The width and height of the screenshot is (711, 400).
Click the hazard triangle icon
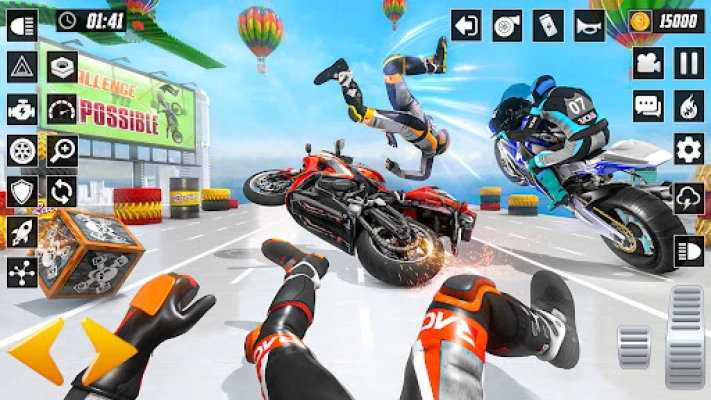(x=21, y=67)
